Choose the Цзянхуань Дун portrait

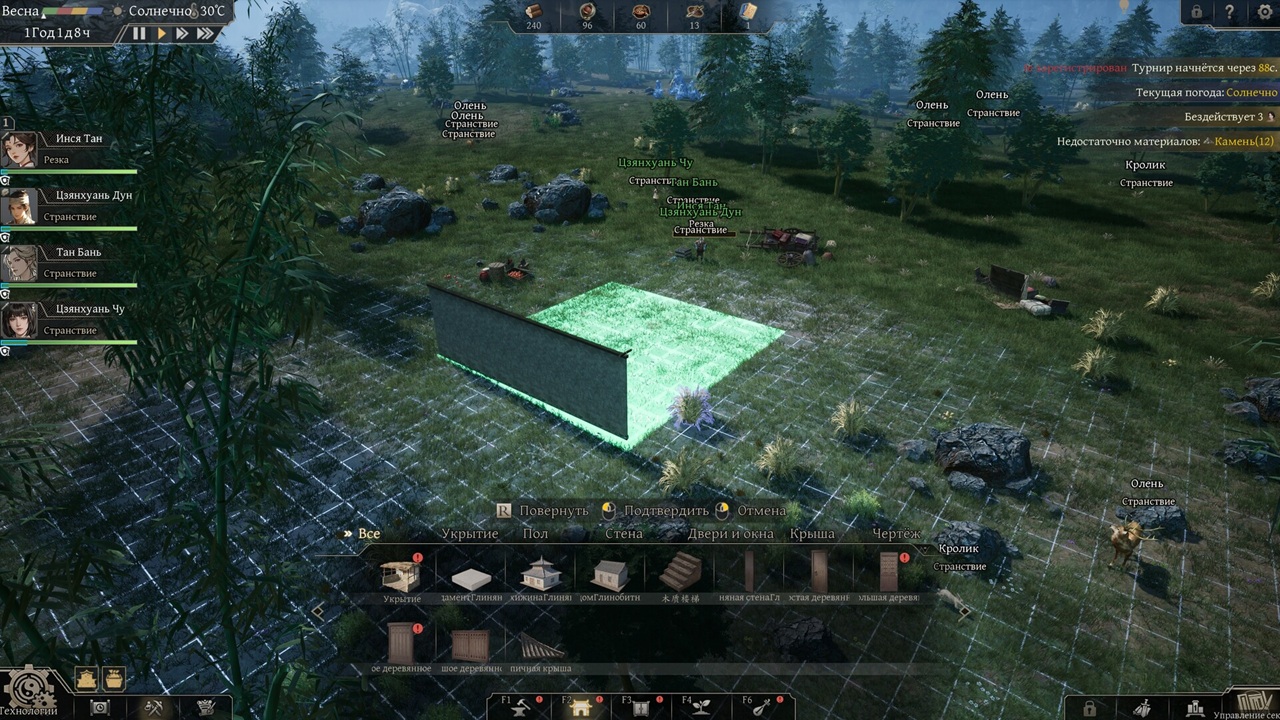19,207
